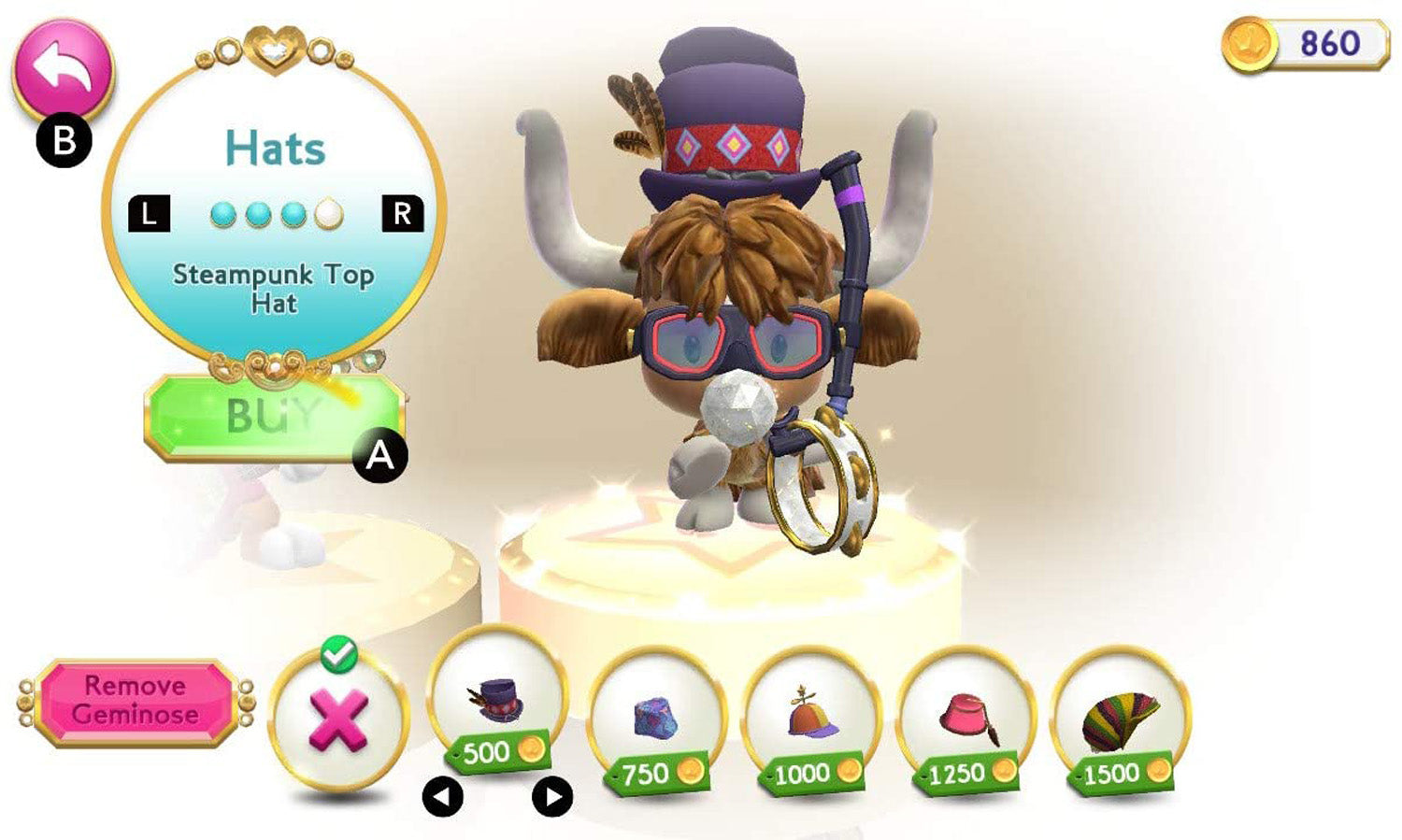Viewport: 1402px width, 840px height.
Task: Click the Remove Geminose button
Action: 136,701
